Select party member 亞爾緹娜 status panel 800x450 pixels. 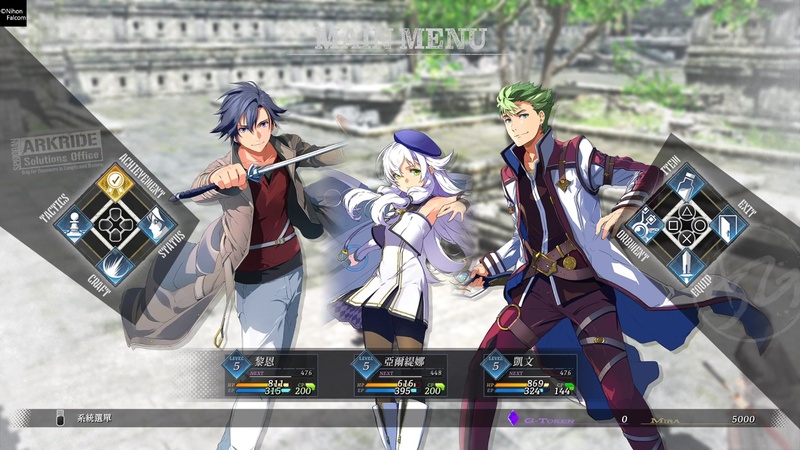click(402, 375)
